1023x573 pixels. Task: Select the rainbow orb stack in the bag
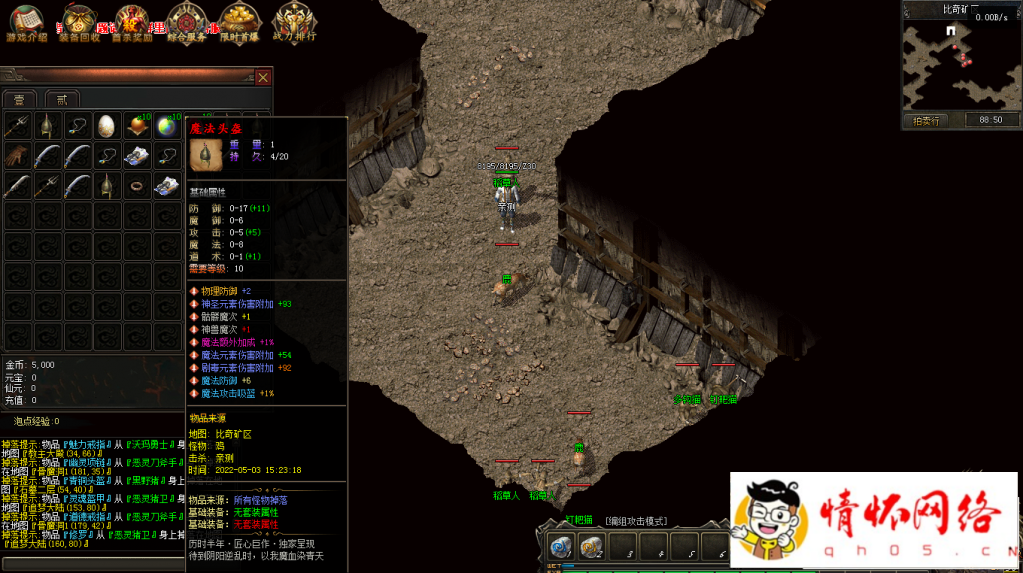166,126
